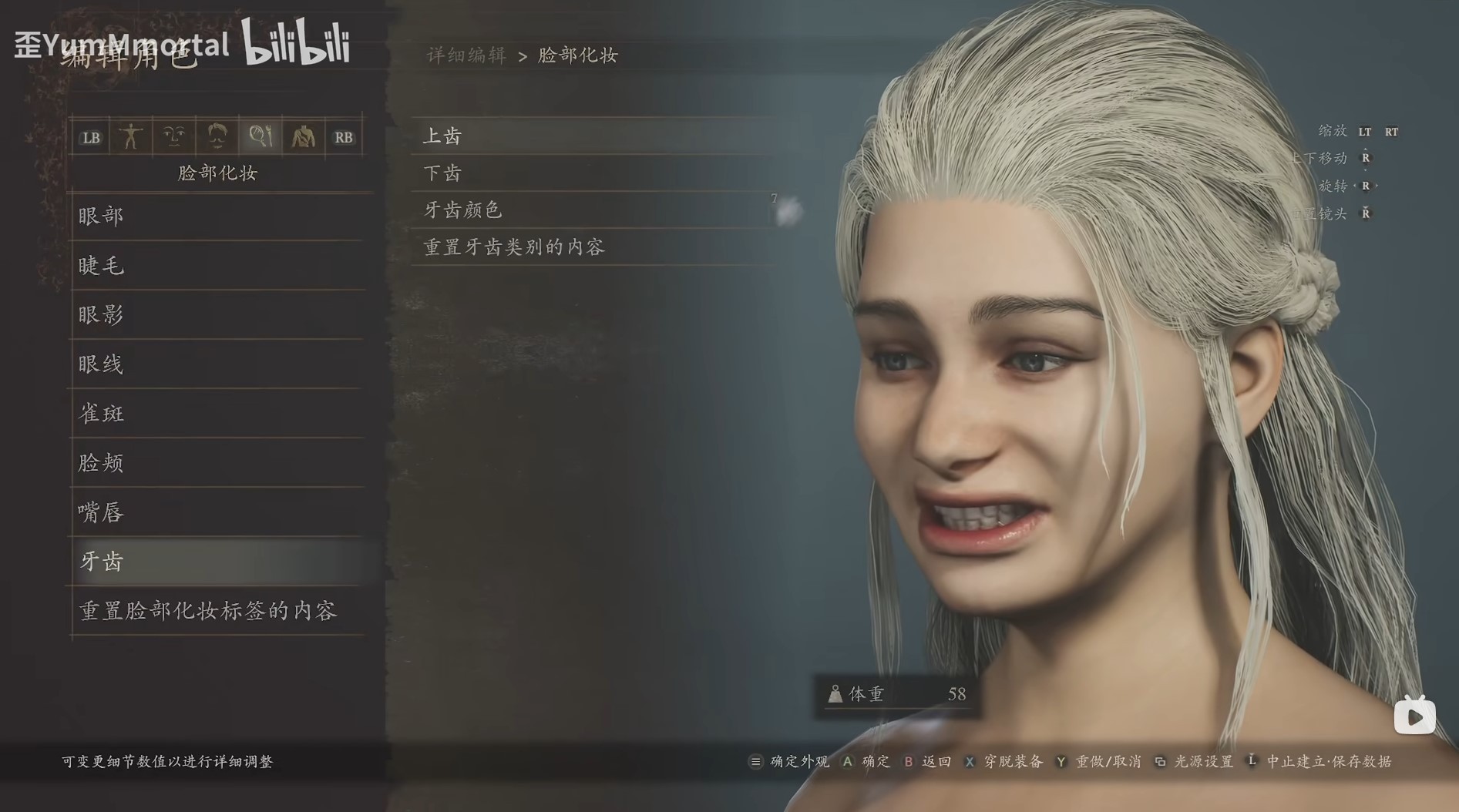This screenshot has width=1459, height=812.
Task: Click the TV play icon bottom right
Action: pos(1415,715)
